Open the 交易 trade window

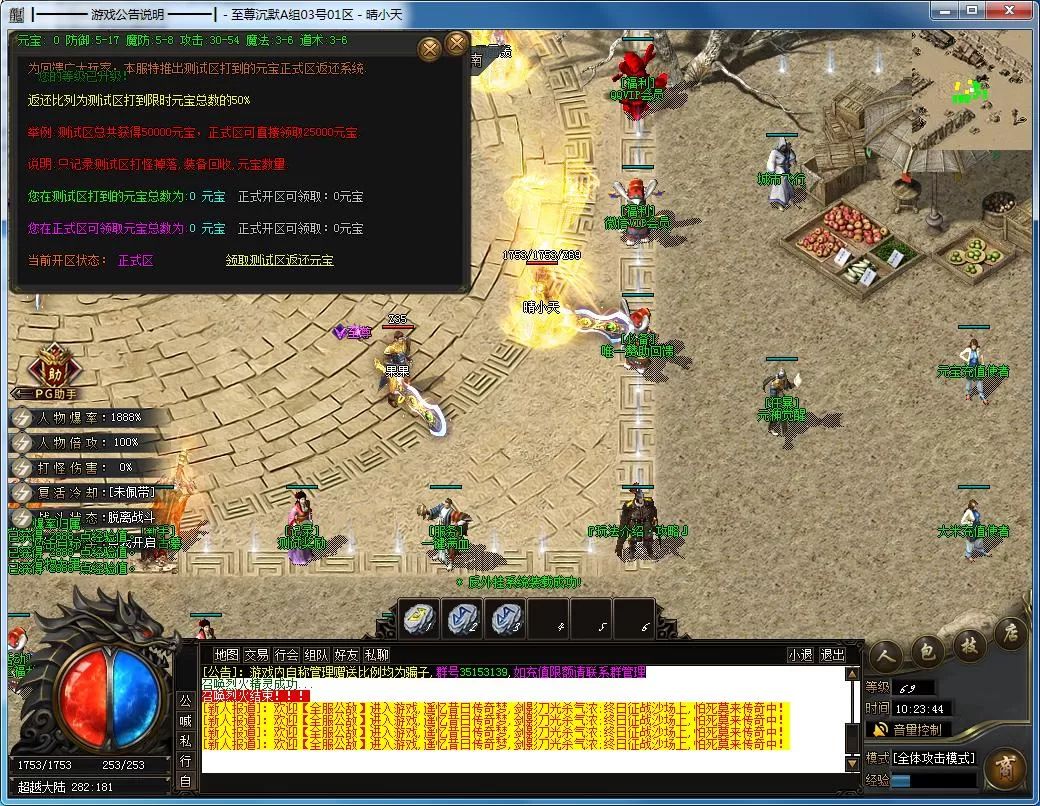(257, 655)
